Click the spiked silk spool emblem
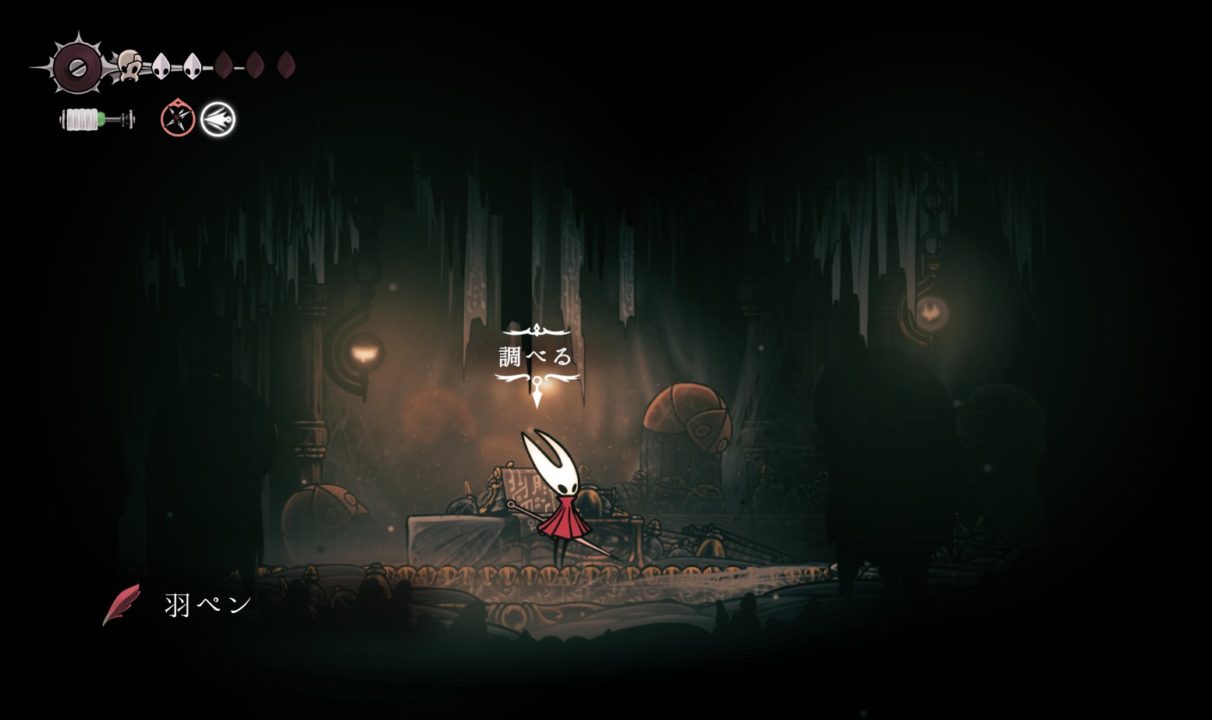The image size is (1212, 720). point(76,67)
